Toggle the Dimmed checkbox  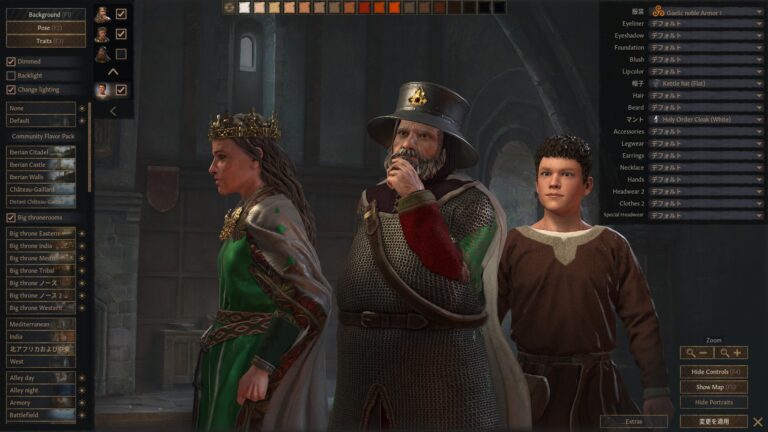(11, 62)
